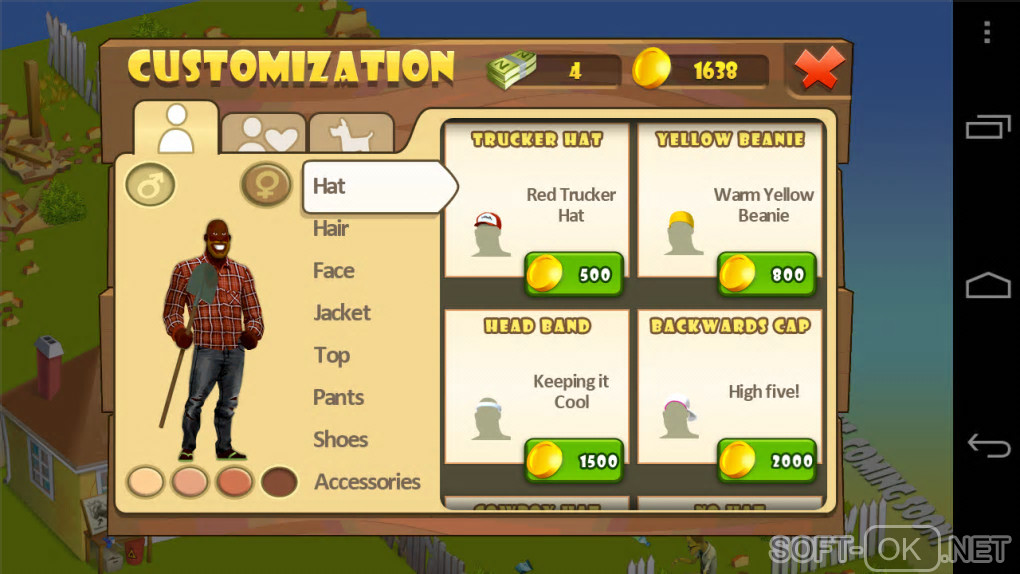This screenshot has width=1020, height=574.
Task: Buy the Yellow Beanie for 800 coins
Action: (x=767, y=274)
